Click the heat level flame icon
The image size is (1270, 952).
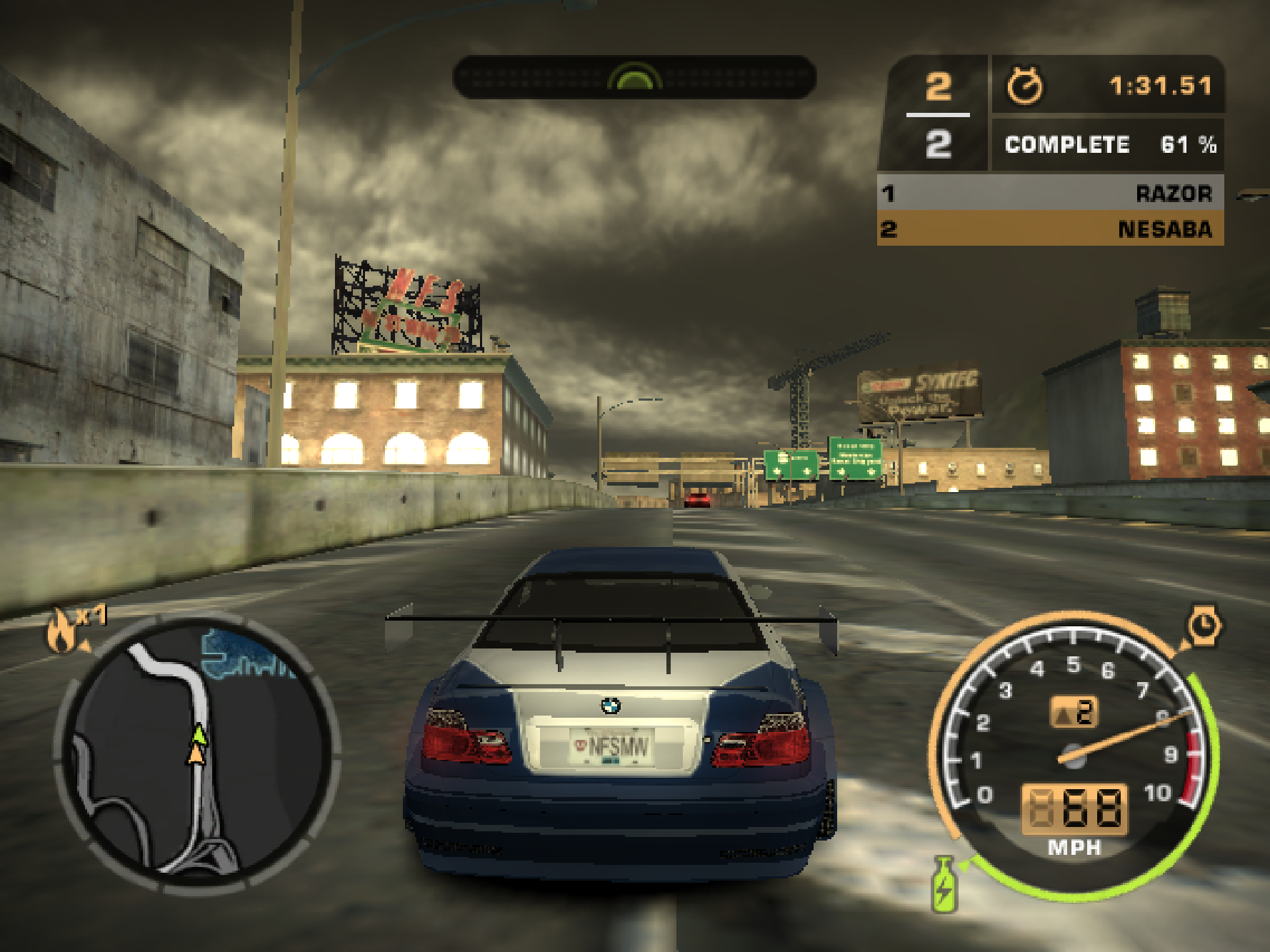coord(61,631)
